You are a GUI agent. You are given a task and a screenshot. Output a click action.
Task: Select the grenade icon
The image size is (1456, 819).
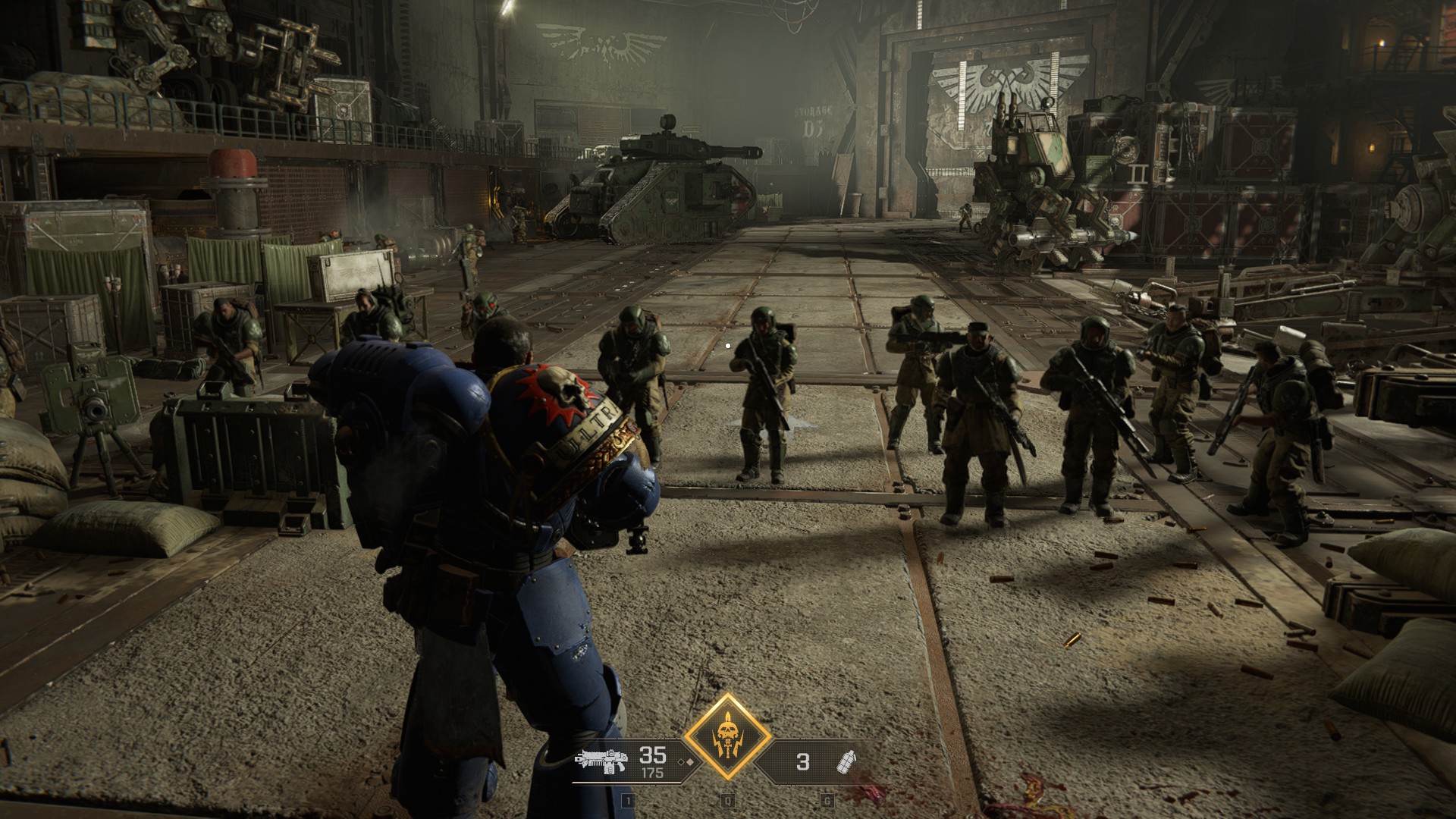coord(843,761)
